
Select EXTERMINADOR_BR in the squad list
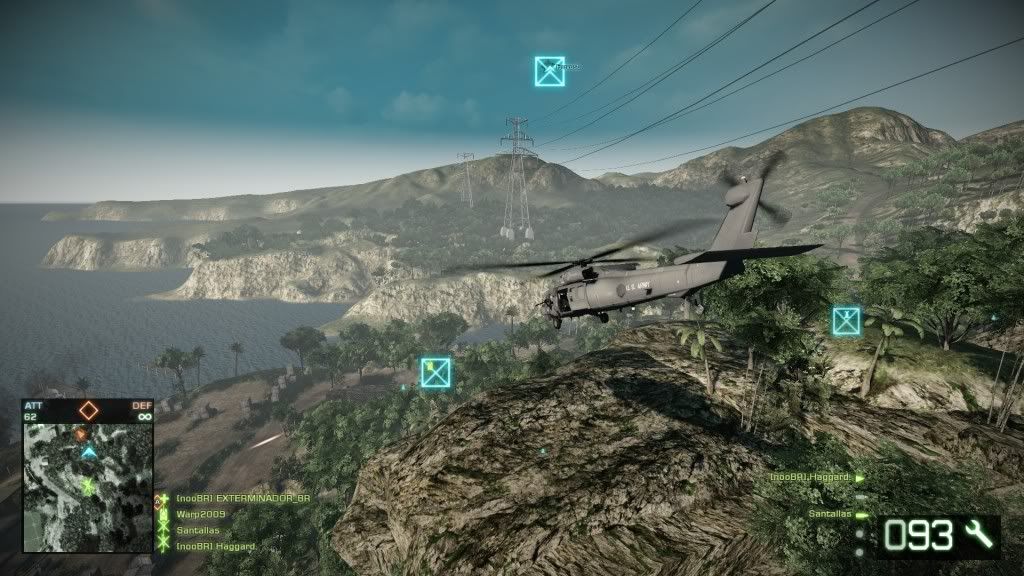(228, 498)
